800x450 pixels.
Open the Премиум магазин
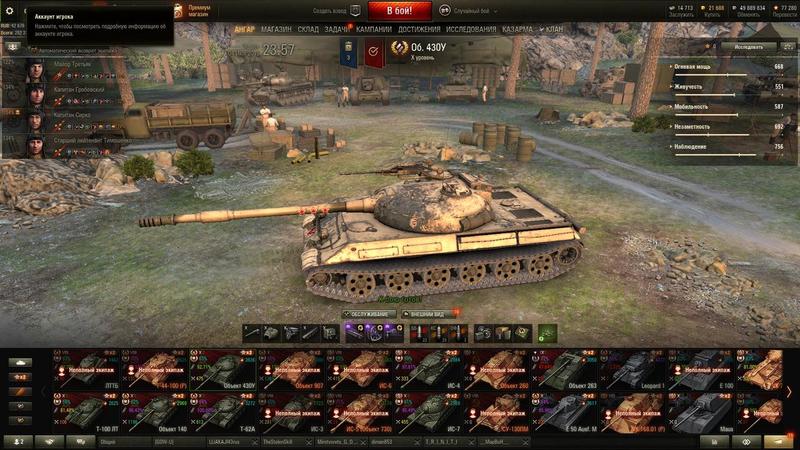[x=199, y=10]
